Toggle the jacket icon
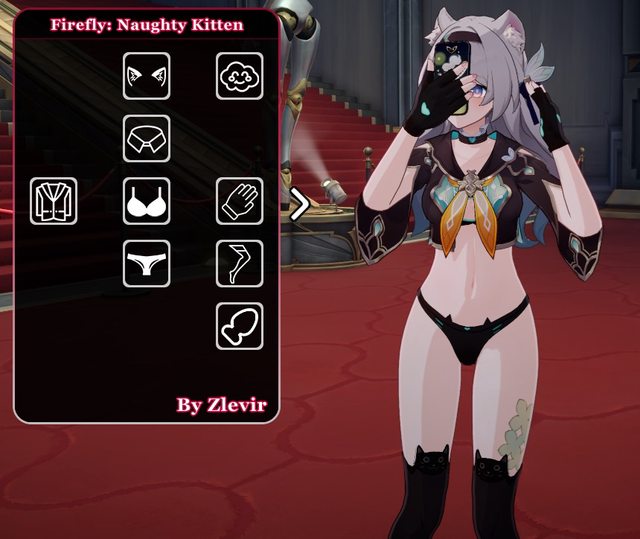Viewport: 640px width, 539px height. tap(54, 201)
